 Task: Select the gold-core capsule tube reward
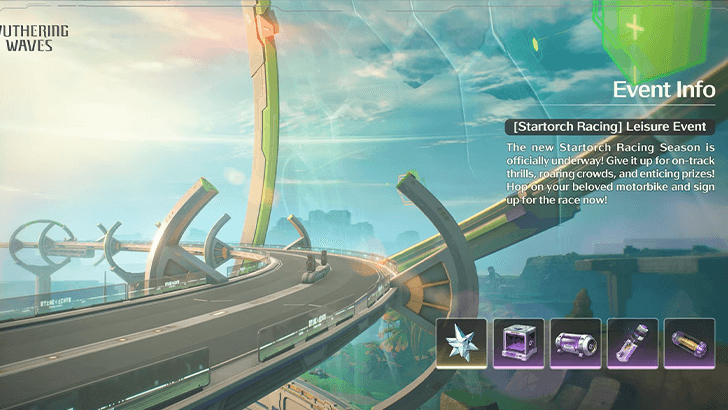pos(689,345)
